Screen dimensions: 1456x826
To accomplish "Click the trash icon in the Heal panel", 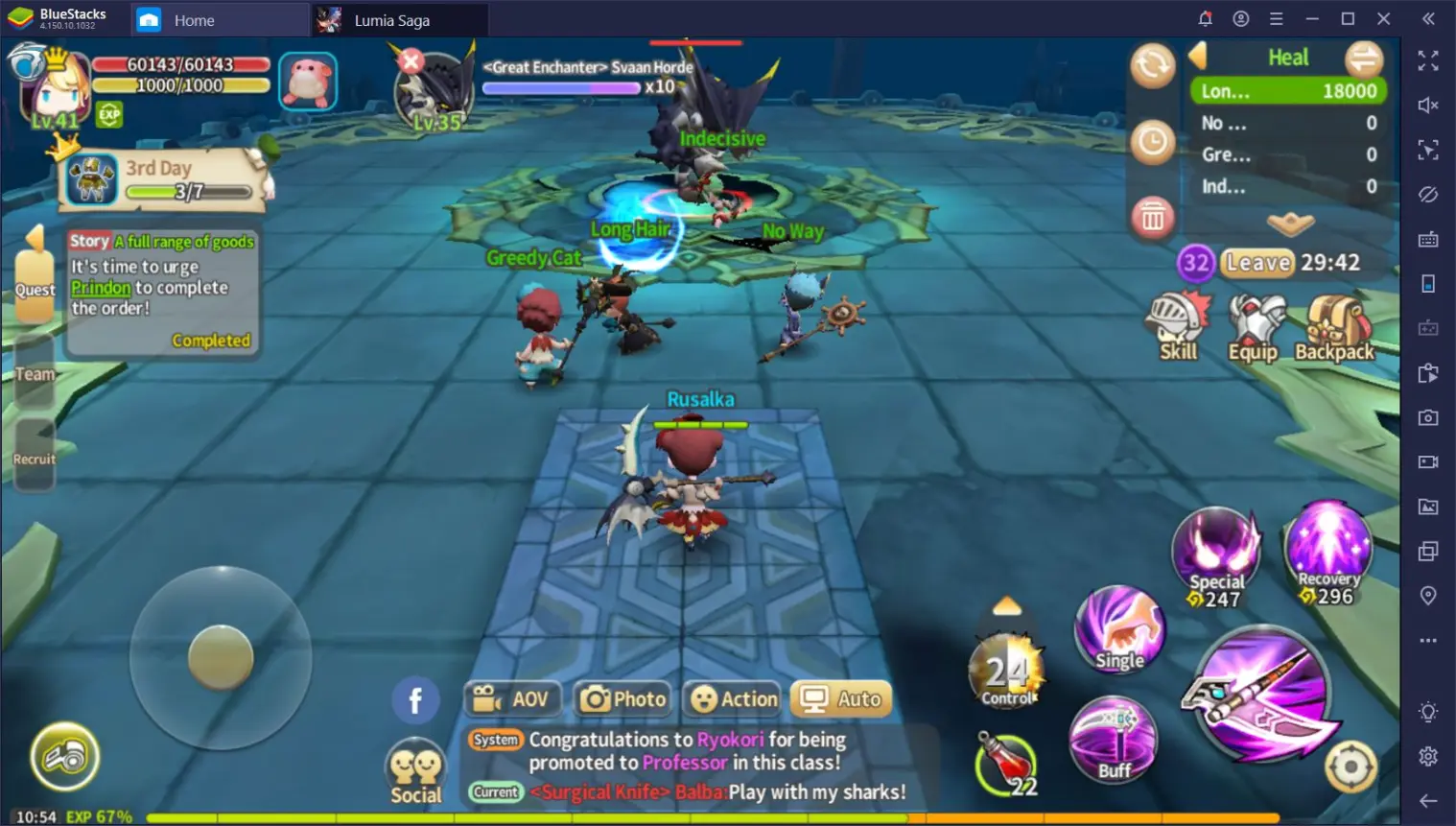I will pos(1153,218).
